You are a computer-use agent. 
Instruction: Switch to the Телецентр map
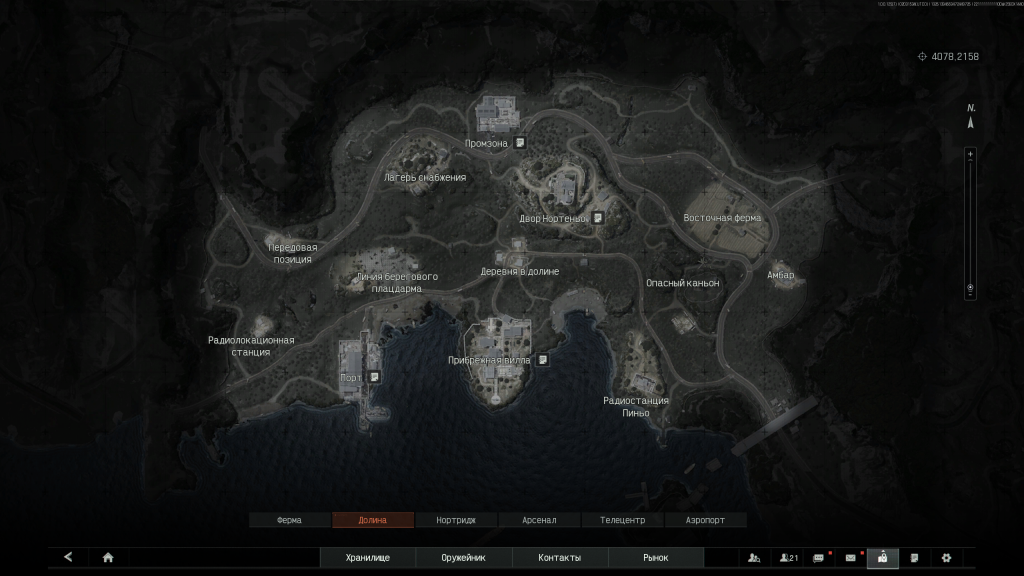pos(623,520)
